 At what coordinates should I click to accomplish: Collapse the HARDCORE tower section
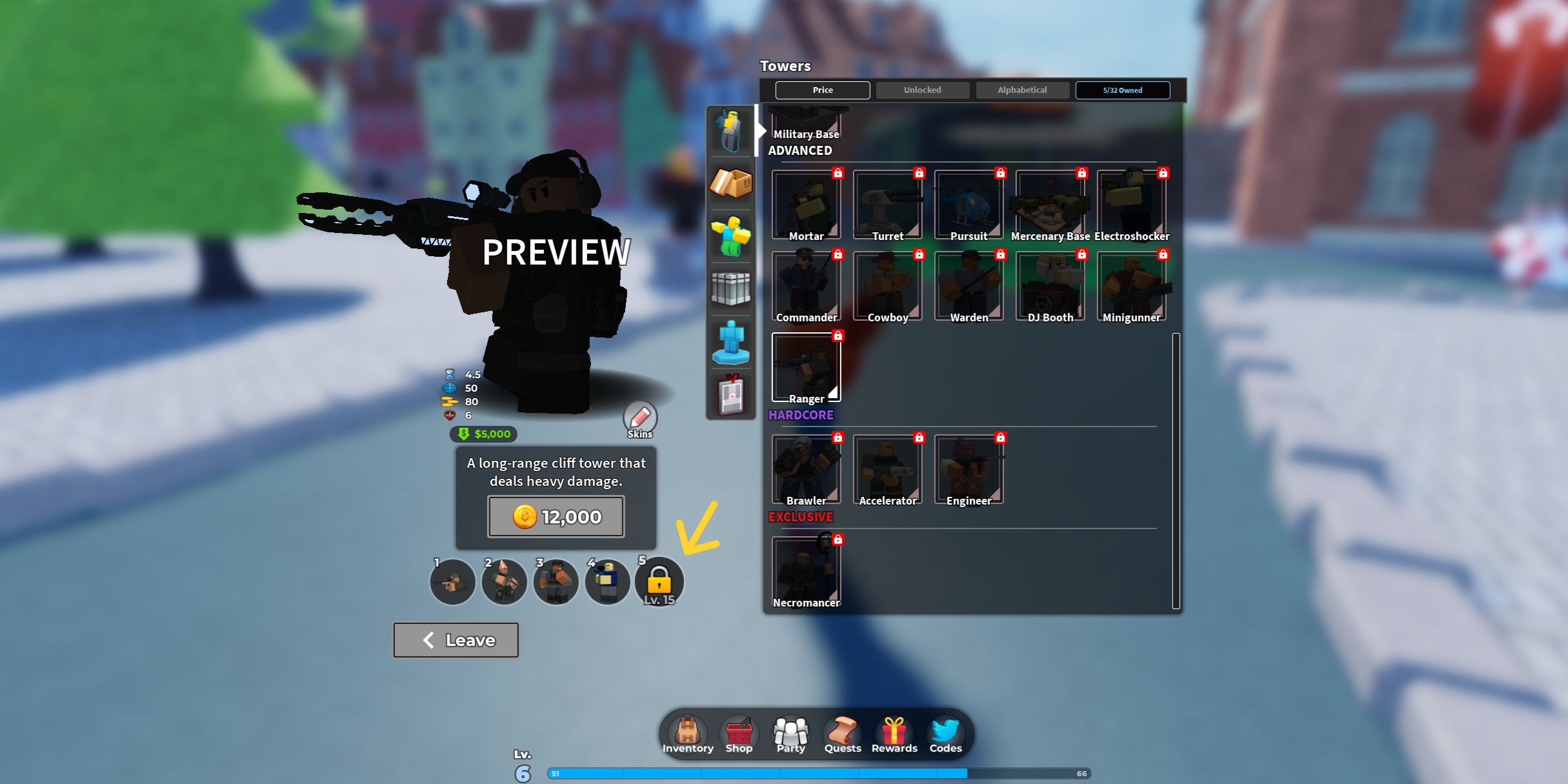coord(801,415)
